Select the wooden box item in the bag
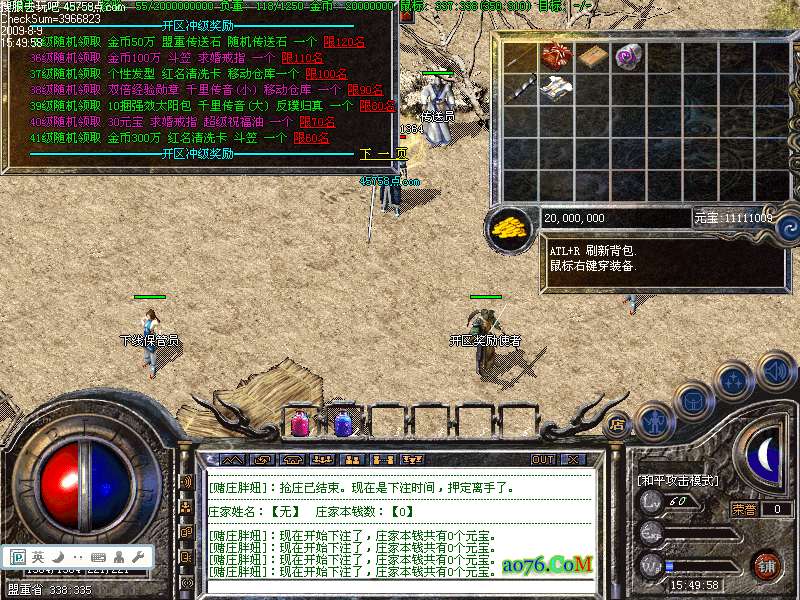This screenshot has width=800, height=600. [x=592, y=56]
